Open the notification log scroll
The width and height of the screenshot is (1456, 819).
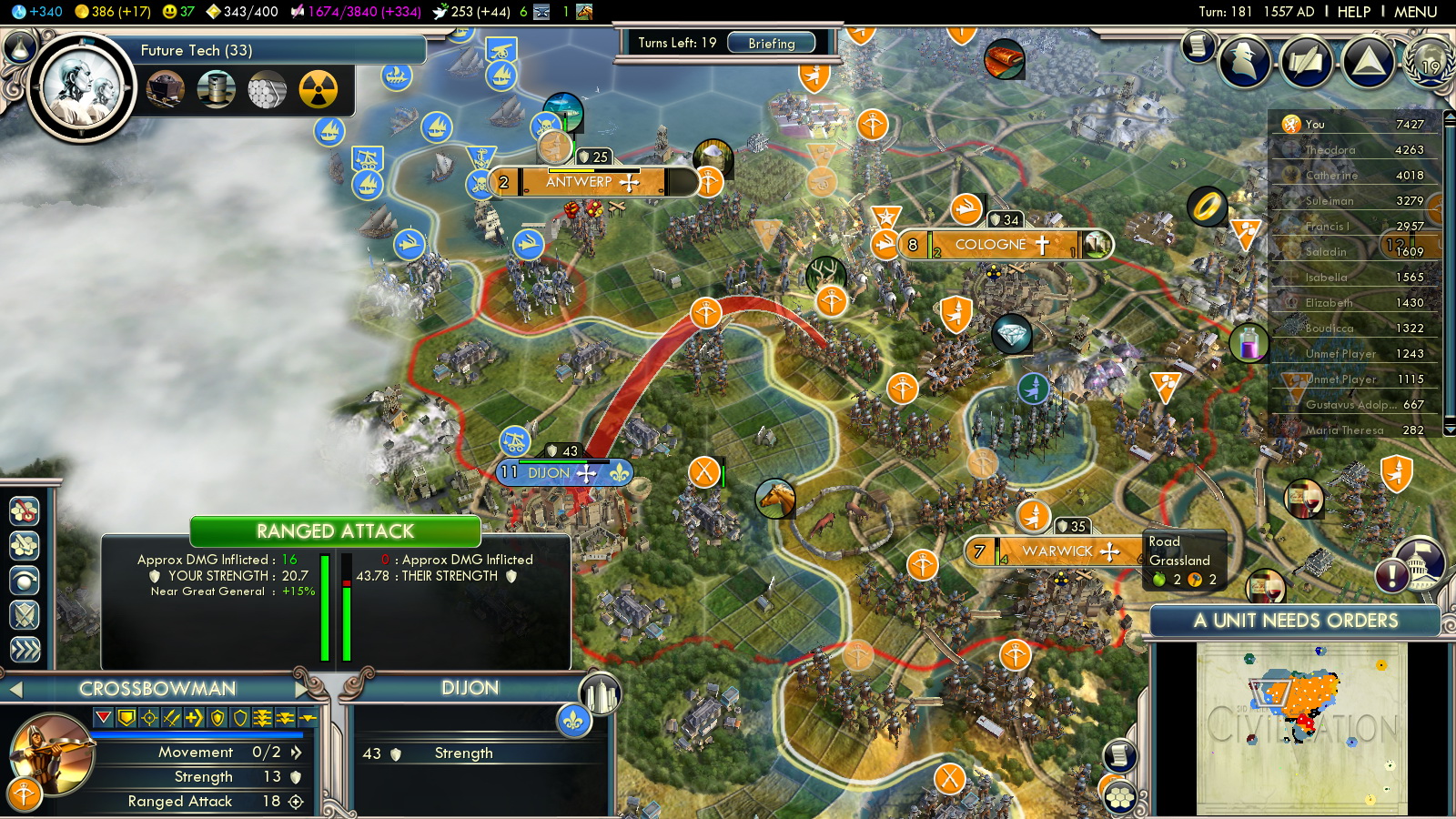click(1198, 45)
